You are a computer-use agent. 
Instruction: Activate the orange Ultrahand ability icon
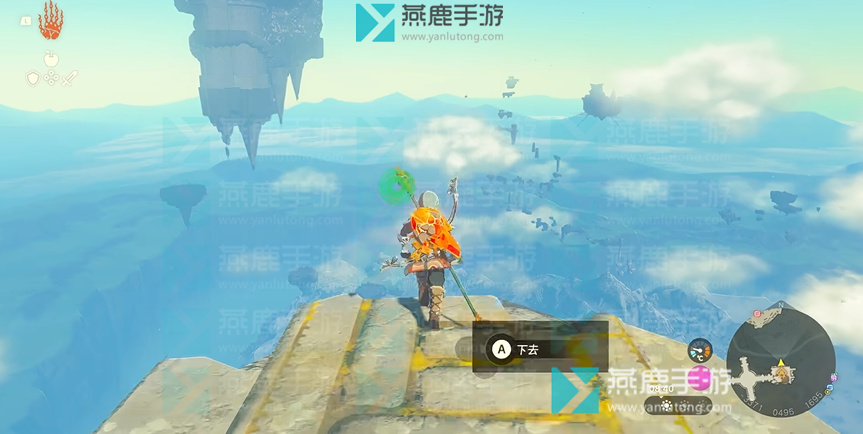(x=51, y=20)
